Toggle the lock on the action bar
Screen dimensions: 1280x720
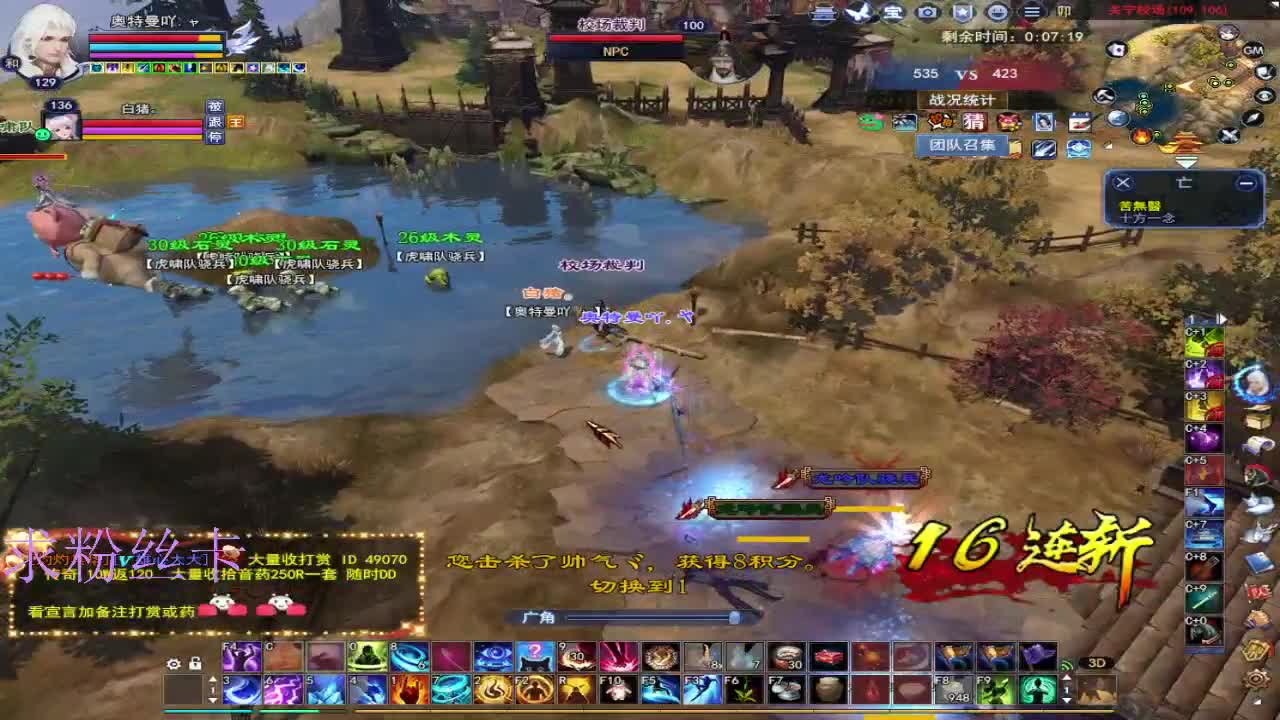click(194, 664)
